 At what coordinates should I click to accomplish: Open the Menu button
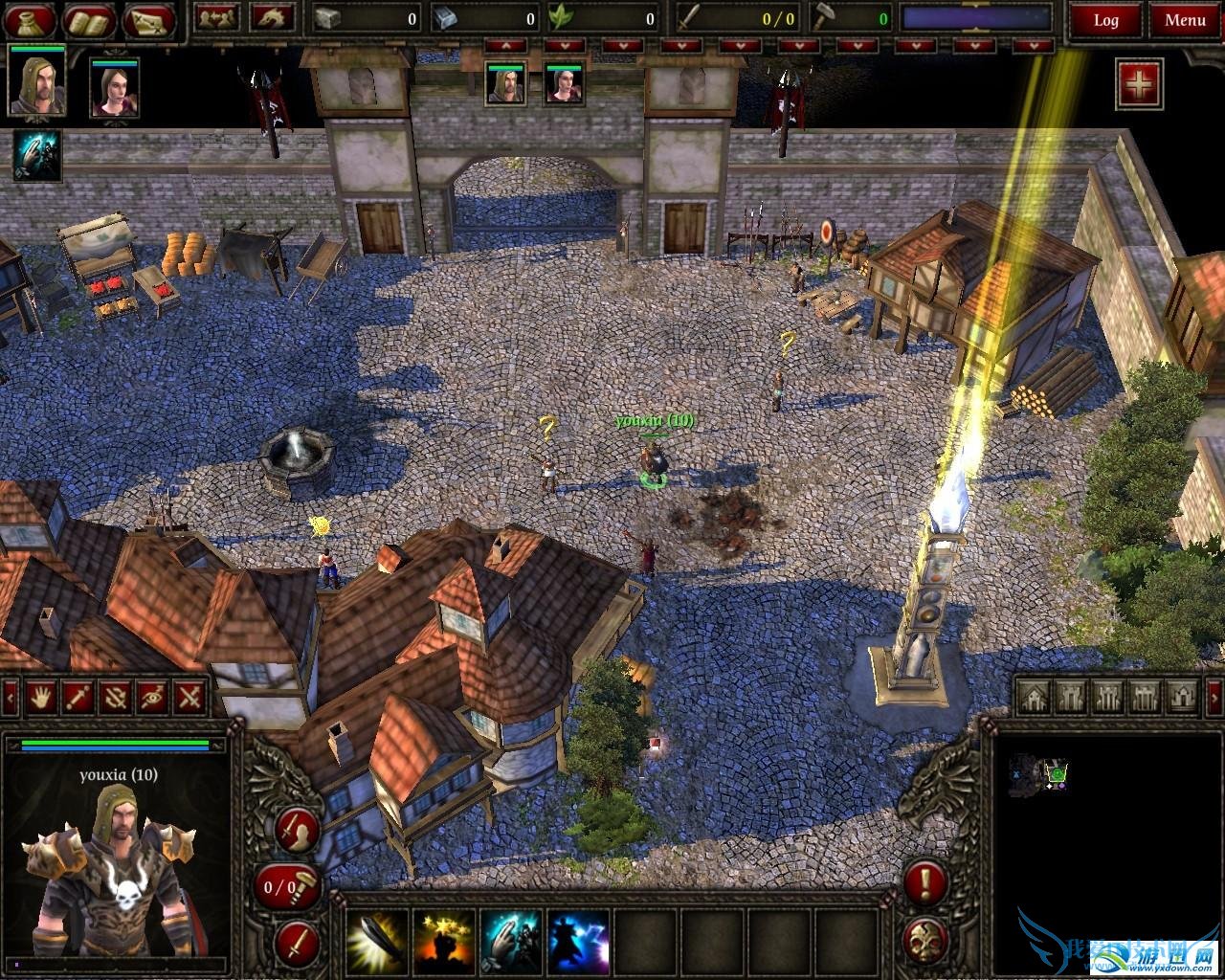pos(1185,19)
